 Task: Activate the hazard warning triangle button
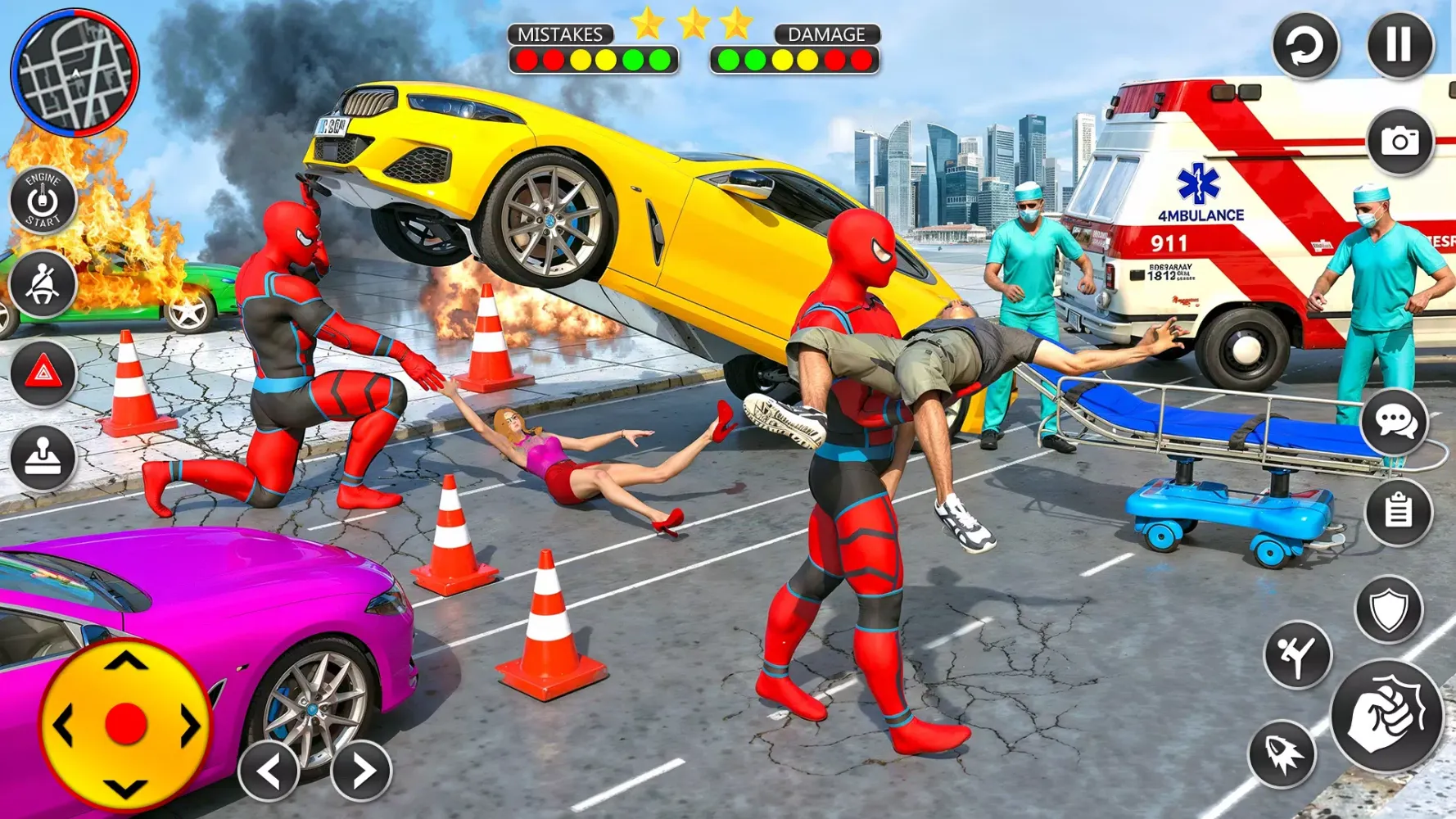pos(43,373)
